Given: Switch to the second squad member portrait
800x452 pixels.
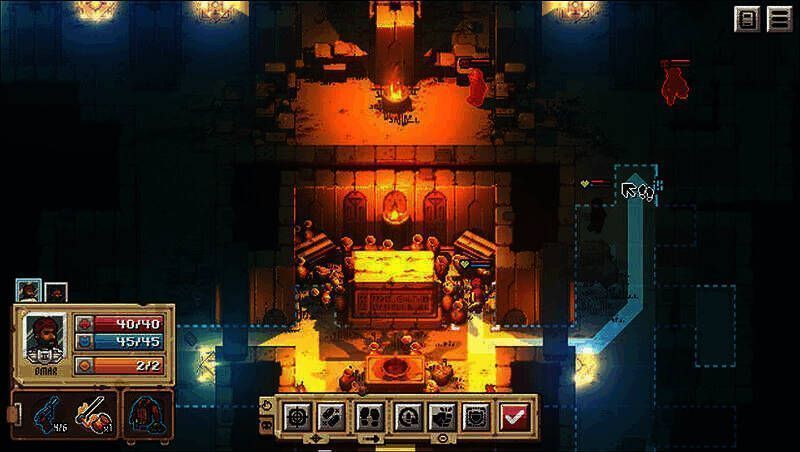Looking at the screenshot, I should 56,292.
